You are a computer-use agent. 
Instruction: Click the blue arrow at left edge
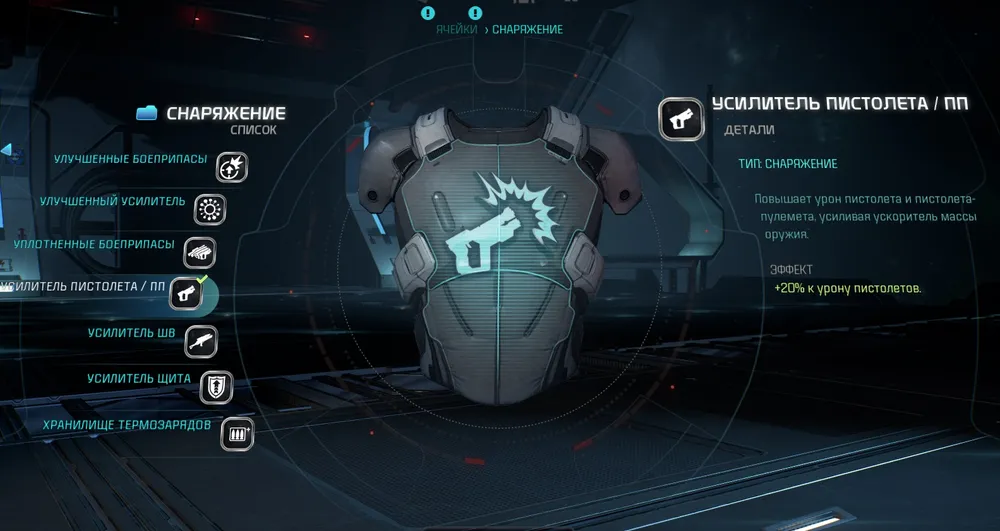click(x=5, y=150)
